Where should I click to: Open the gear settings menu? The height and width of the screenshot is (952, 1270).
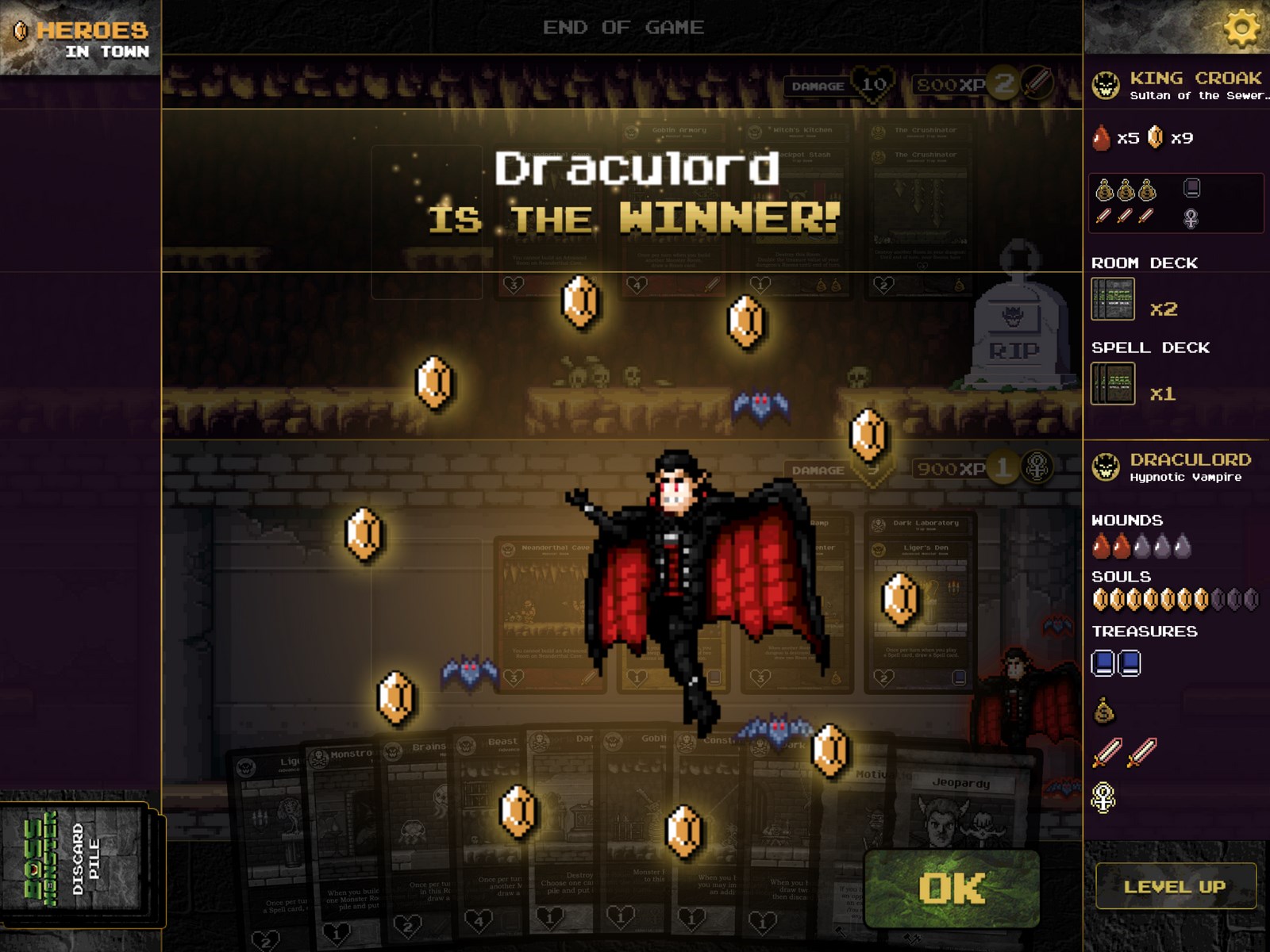1241,28
